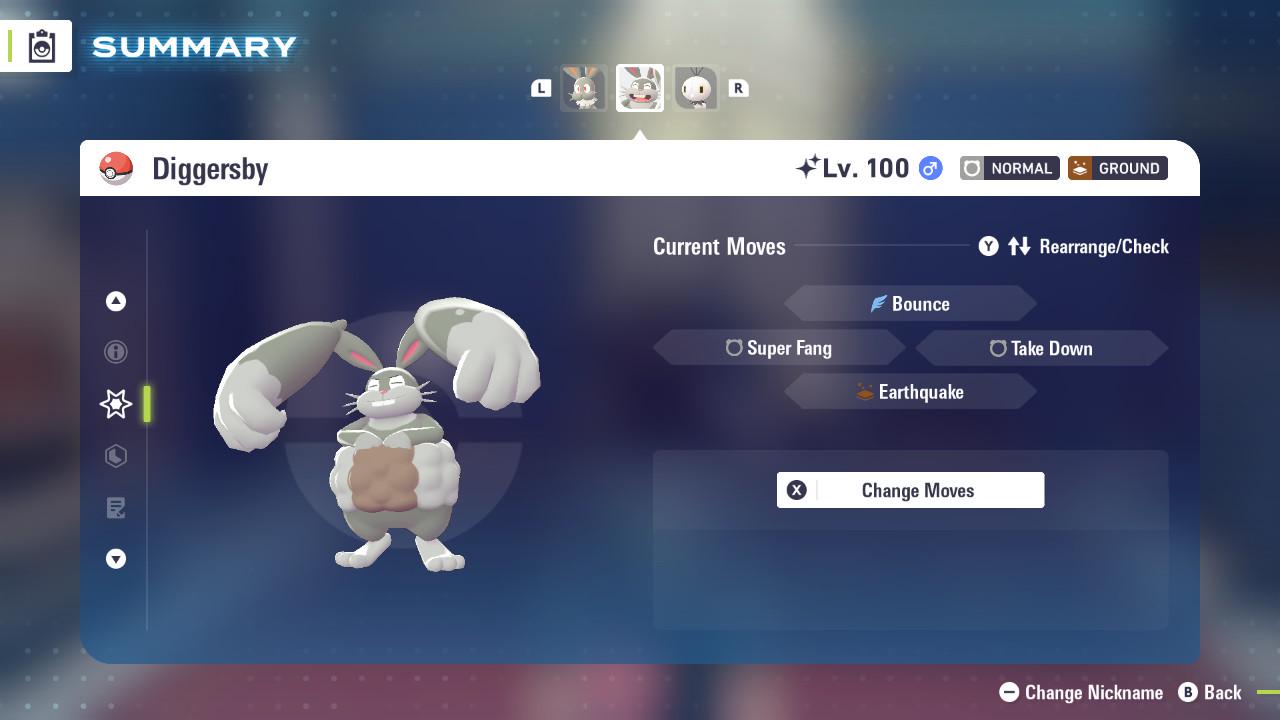Select the star icon for moves page
Screen dimensions: 1280x720
coord(116,404)
